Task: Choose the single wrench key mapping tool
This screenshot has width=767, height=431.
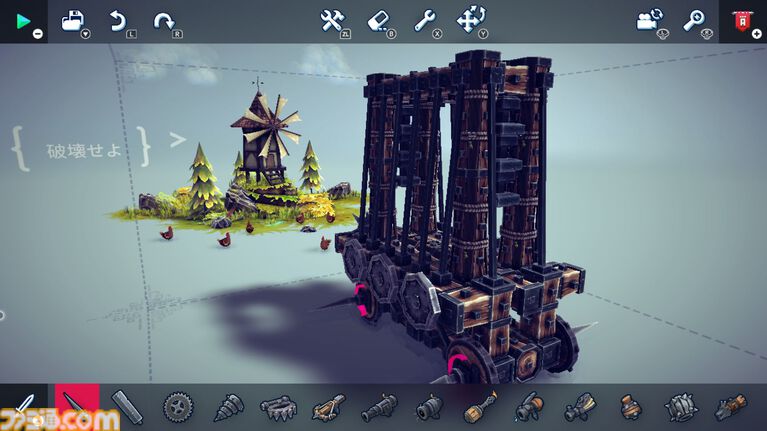Action: [x=424, y=20]
